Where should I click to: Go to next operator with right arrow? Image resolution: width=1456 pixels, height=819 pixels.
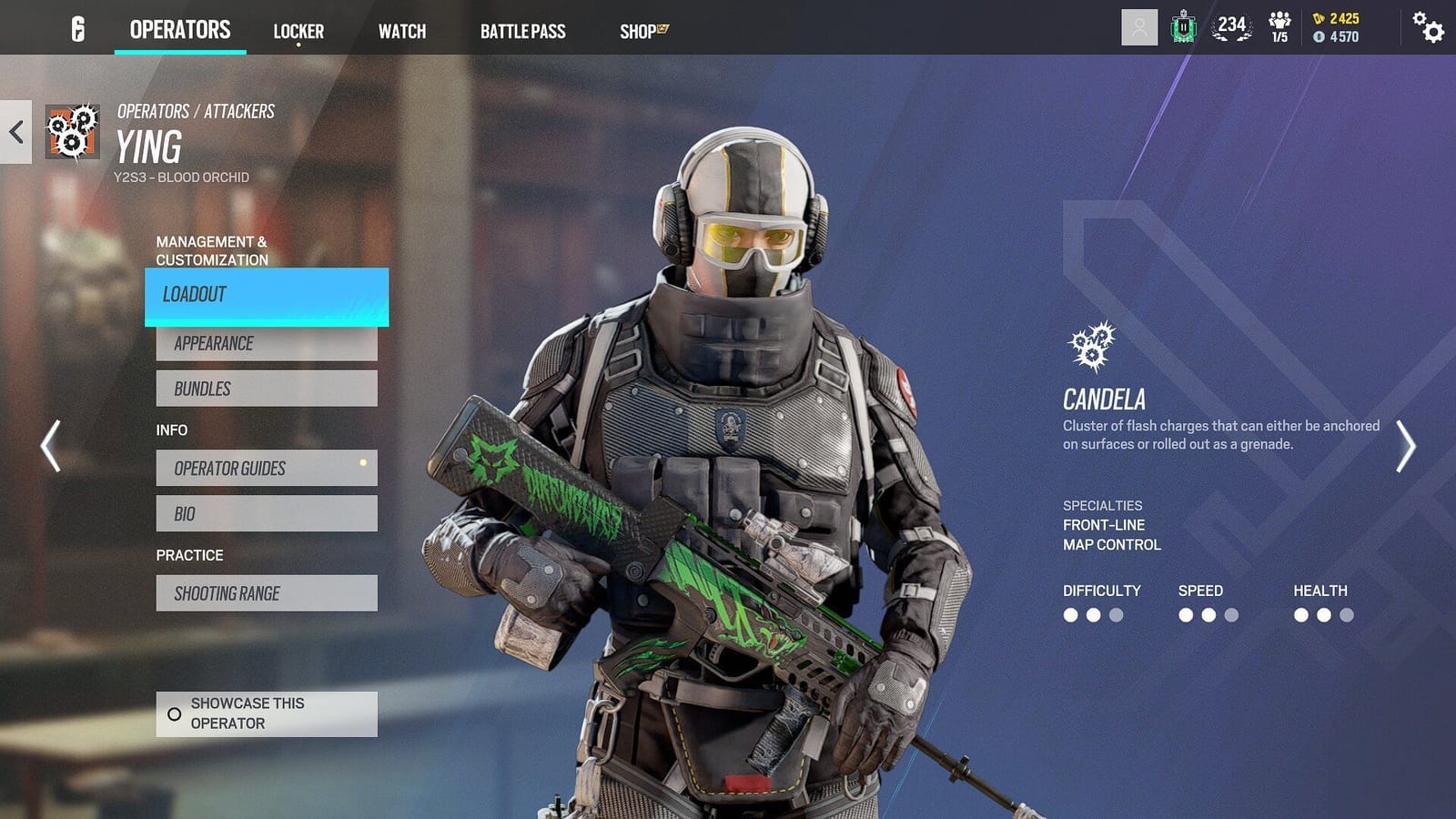point(1409,446)
